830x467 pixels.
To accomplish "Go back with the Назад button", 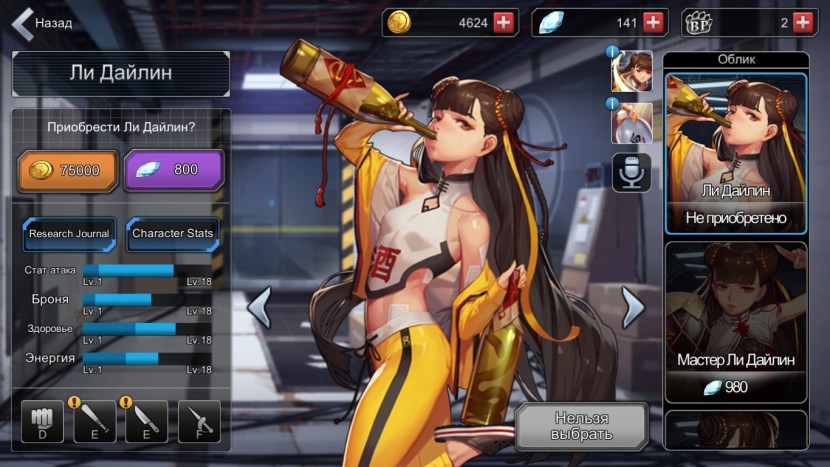I will click(x=42, y=22).
